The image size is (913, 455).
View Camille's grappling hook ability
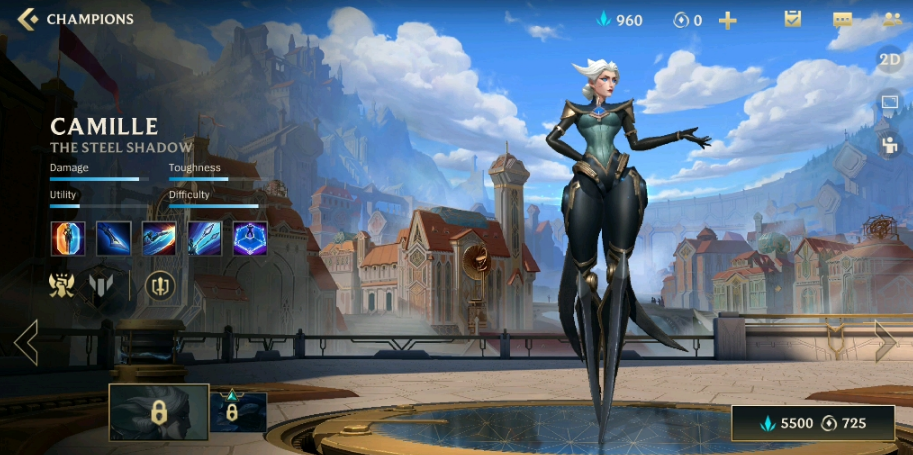205,239
